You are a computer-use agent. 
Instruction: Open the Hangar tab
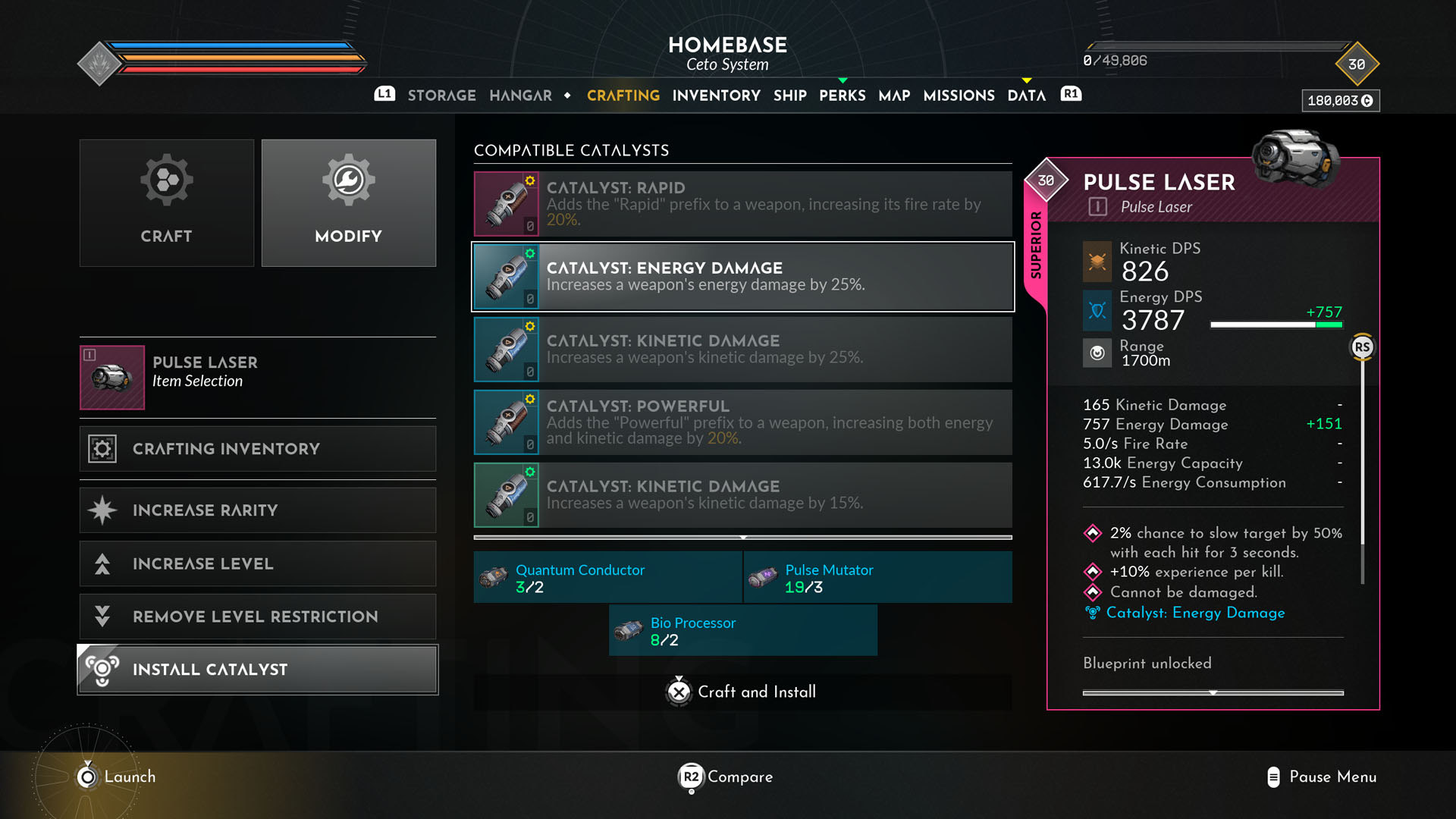click(x=520, y=96)
